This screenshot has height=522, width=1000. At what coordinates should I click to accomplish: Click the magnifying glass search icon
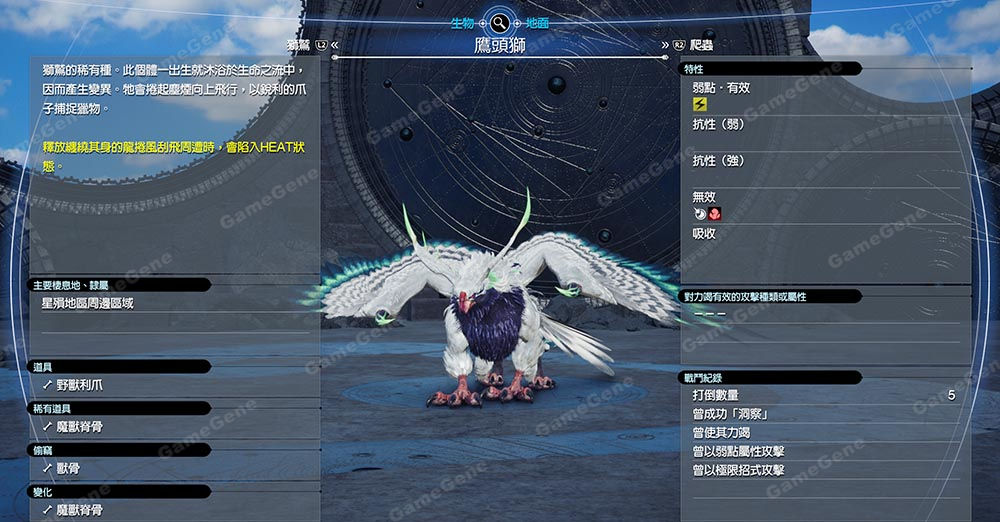[500, 21]
